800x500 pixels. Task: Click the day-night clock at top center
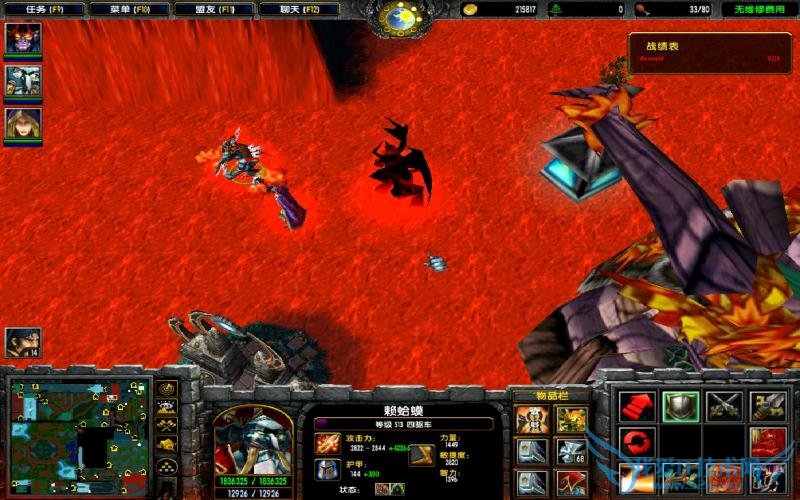[404, 17]
